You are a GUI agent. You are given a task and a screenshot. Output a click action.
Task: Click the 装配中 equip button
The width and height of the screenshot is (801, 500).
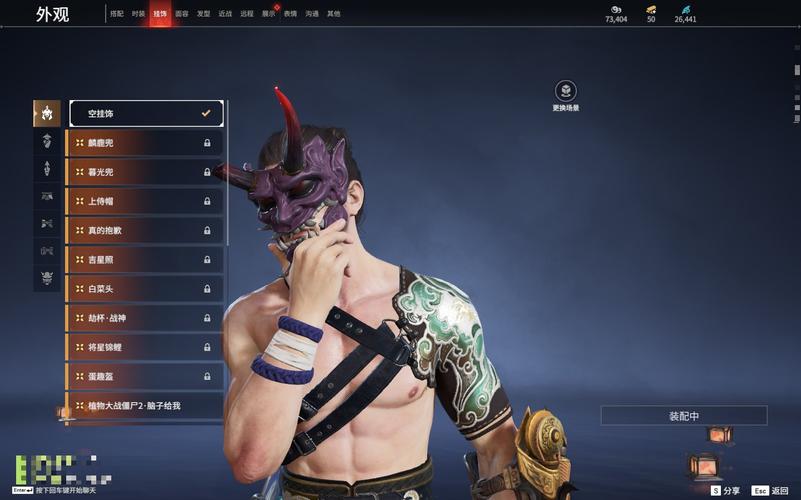coord(684,416)
